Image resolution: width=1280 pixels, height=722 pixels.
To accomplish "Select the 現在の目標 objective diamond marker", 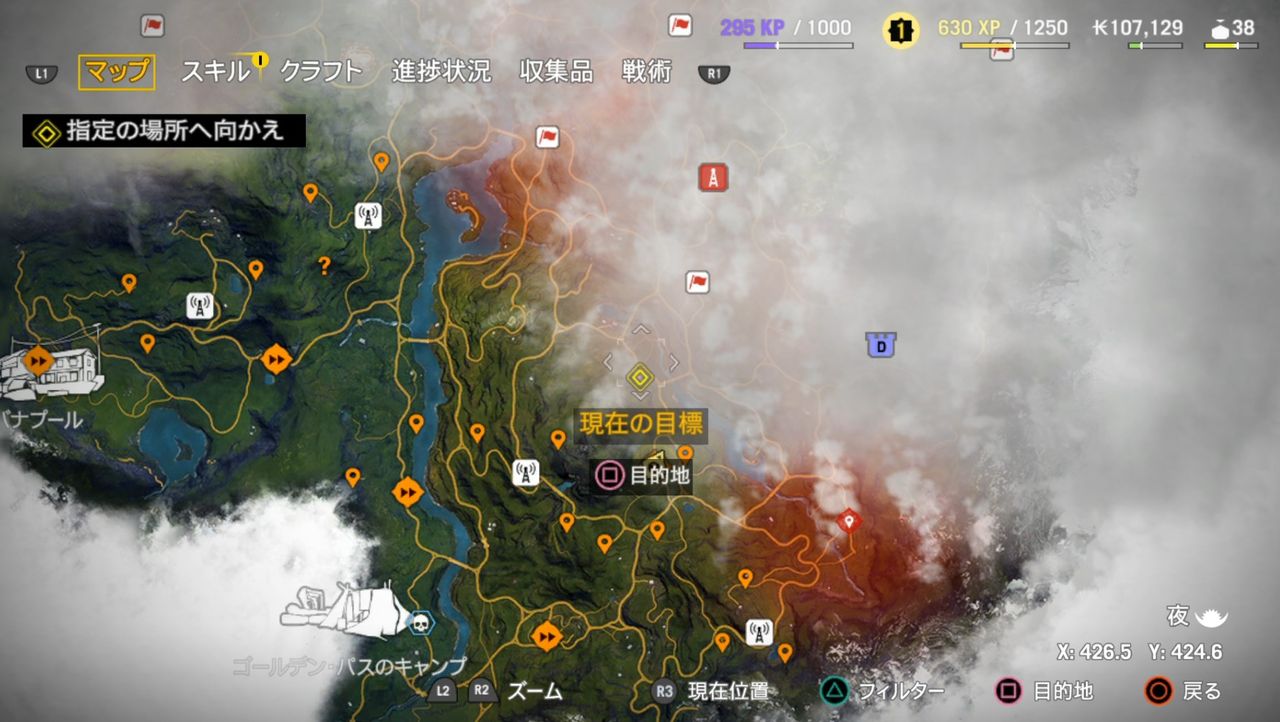I will (640, 378).
